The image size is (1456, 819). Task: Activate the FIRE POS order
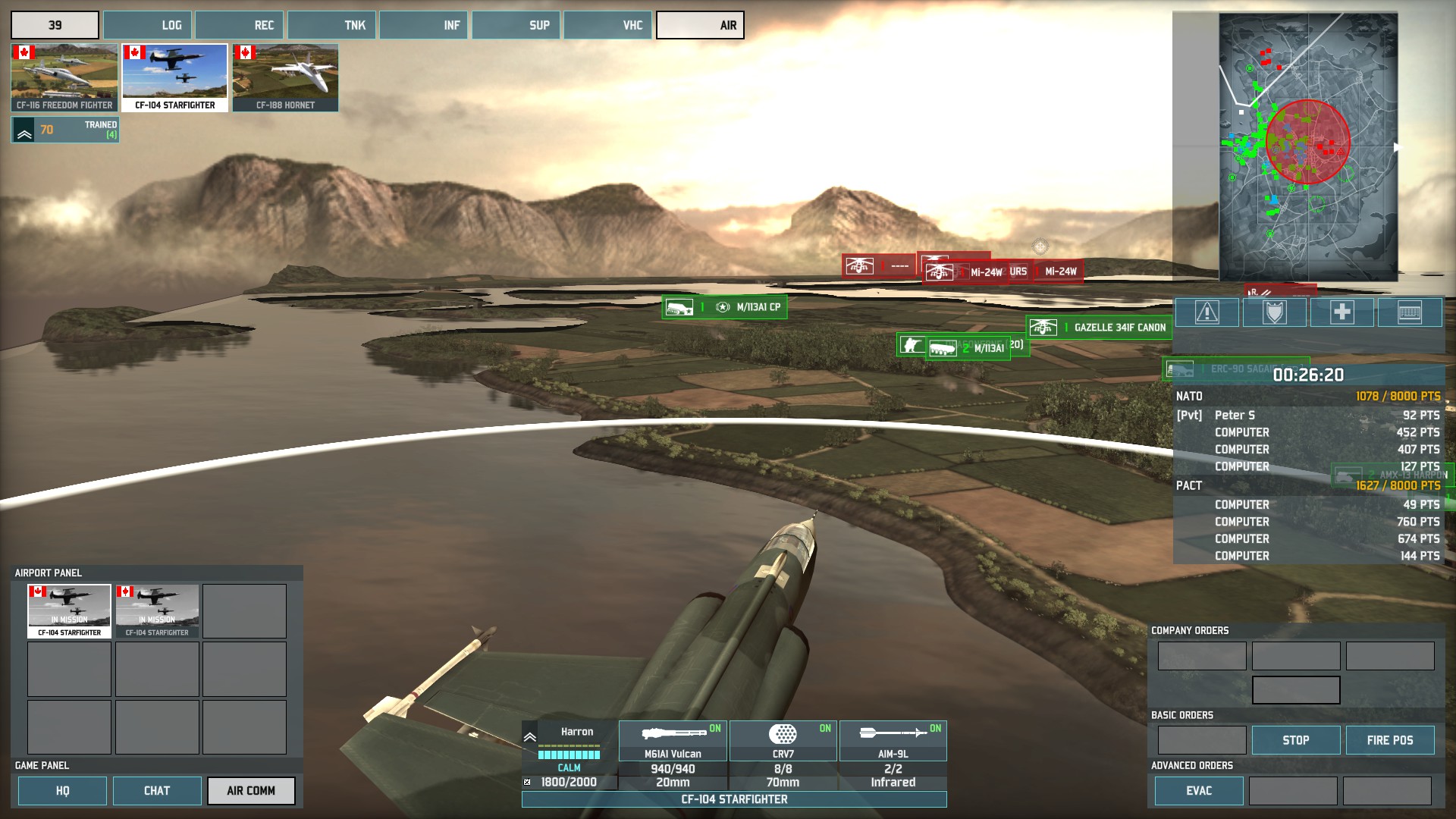click(x=1389, y=740)
